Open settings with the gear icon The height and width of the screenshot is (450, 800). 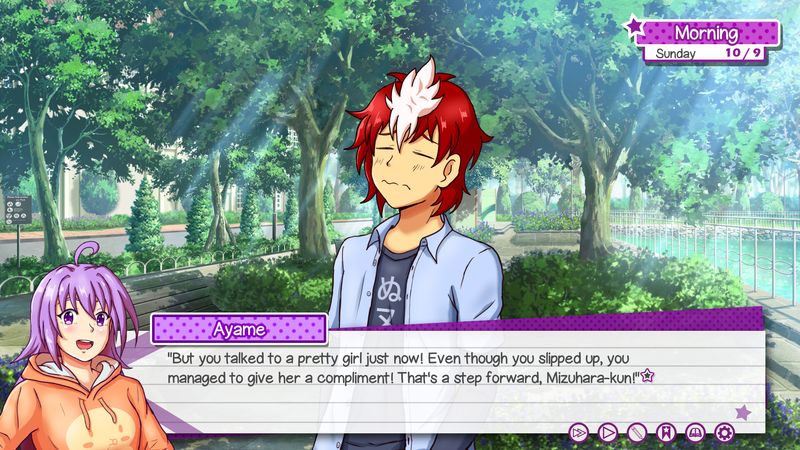pos(724,432)
